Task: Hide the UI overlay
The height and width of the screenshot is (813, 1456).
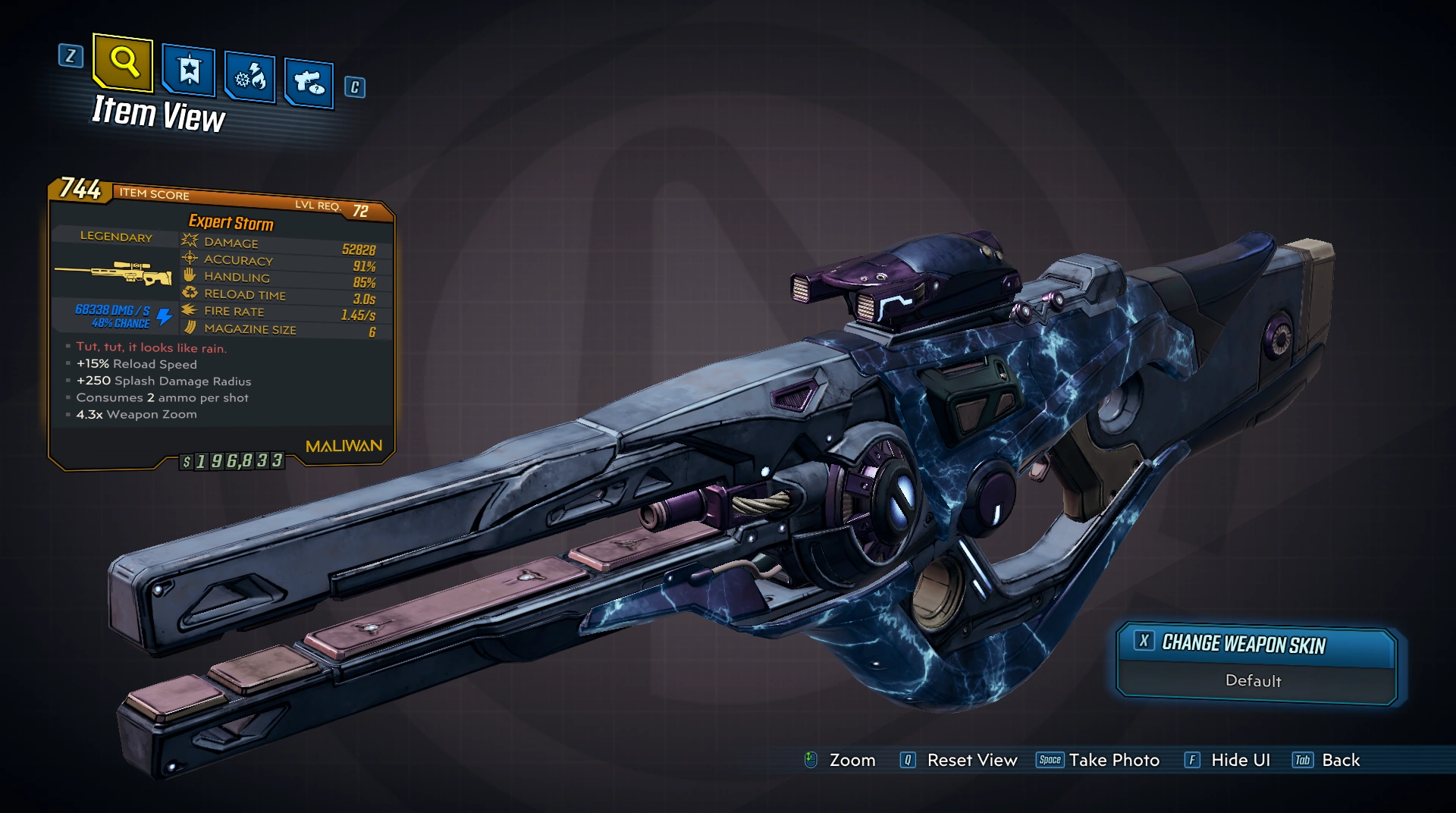Action: click(x=1240, y=760)
